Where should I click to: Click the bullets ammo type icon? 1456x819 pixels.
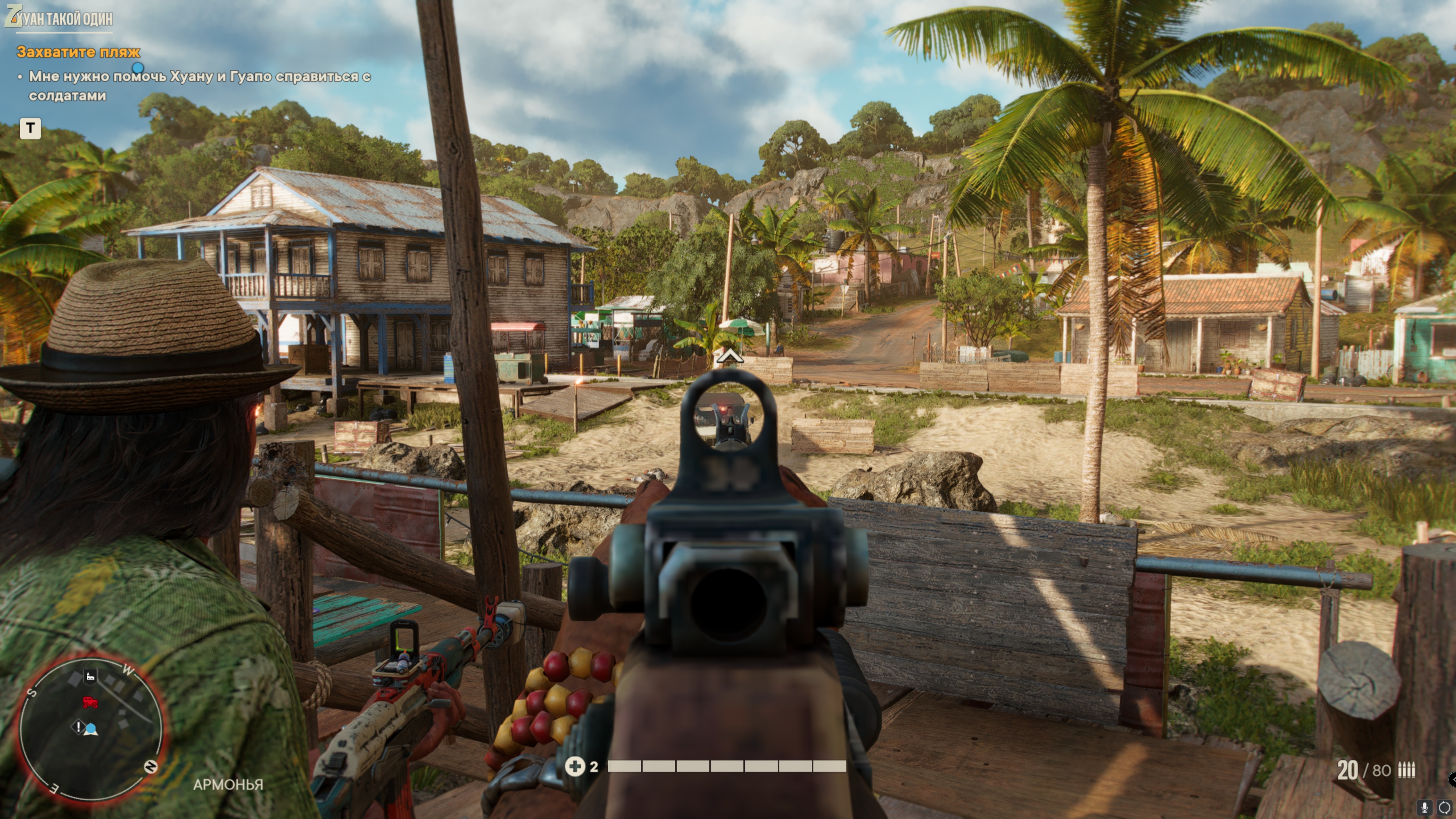coord(1406,770)
